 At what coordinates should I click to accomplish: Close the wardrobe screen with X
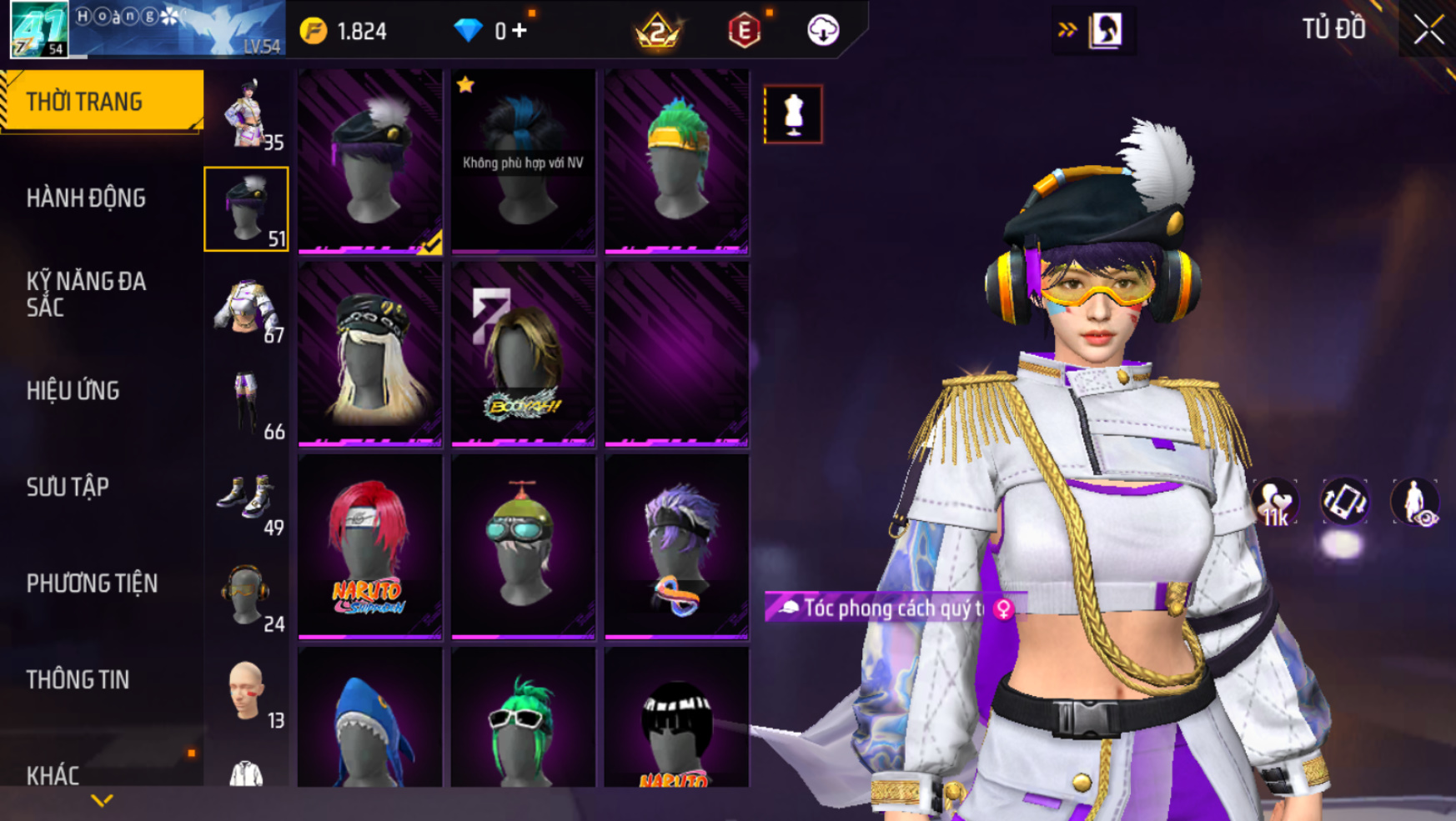pyautogui.click(x=1428, y=30)
